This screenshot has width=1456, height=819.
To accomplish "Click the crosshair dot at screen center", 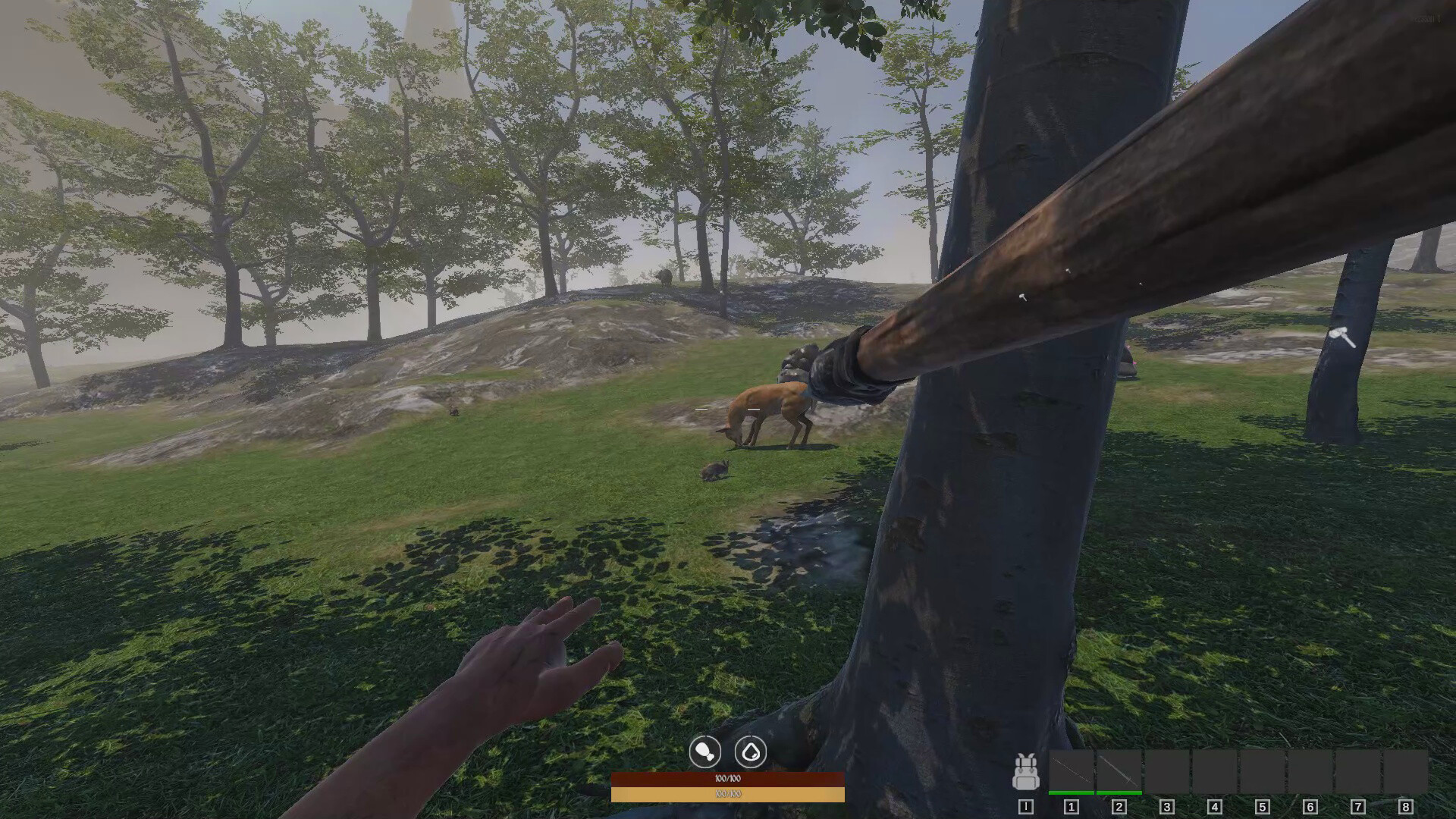I will (x=728, y=409).
